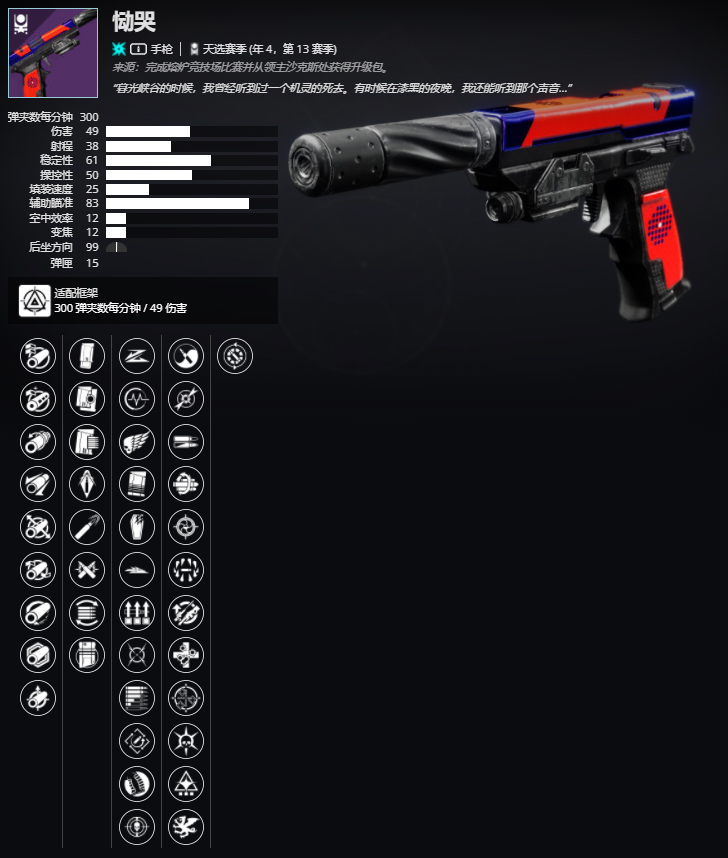This screenshot has height=858, width=728.
Task: Pick the crossed rounds with sparks perk
Action: point(87,570)
